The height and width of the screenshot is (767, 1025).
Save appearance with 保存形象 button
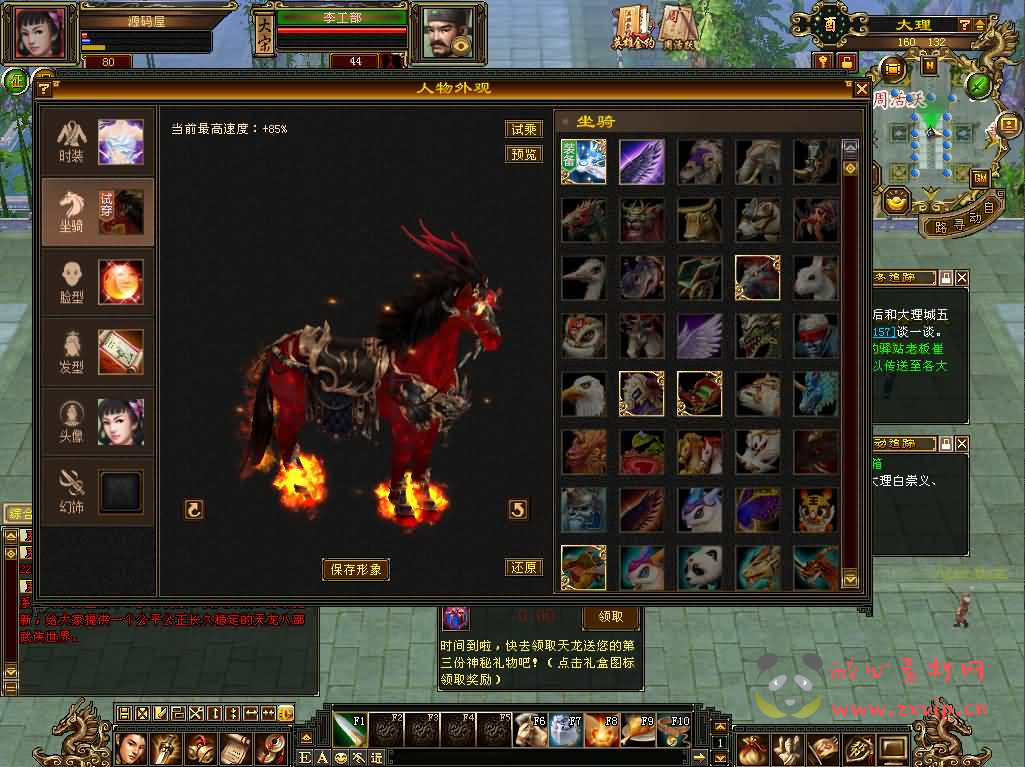click(x=355, y=569)
